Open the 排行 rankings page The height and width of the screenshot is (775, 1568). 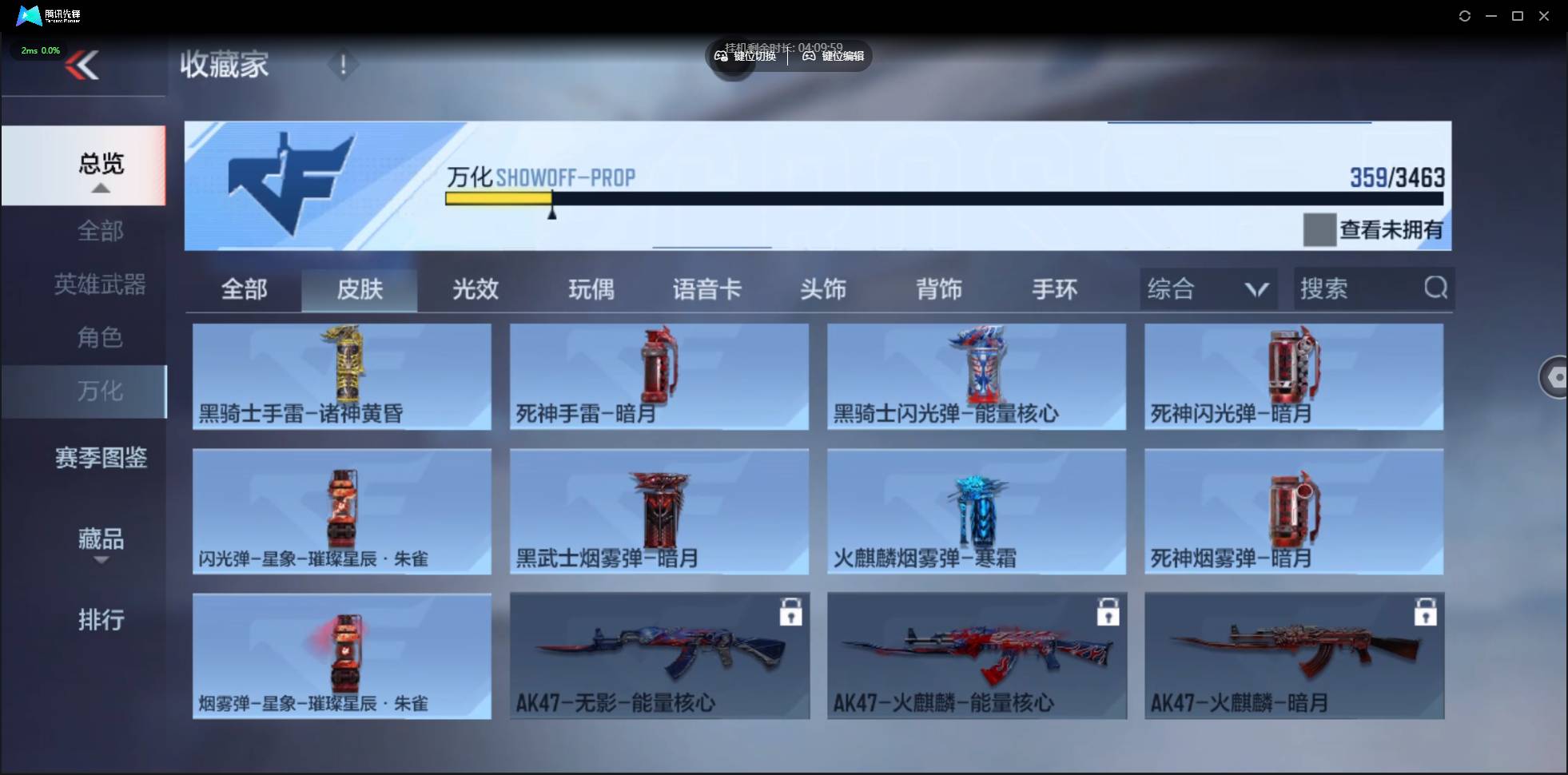click(101, 620)
